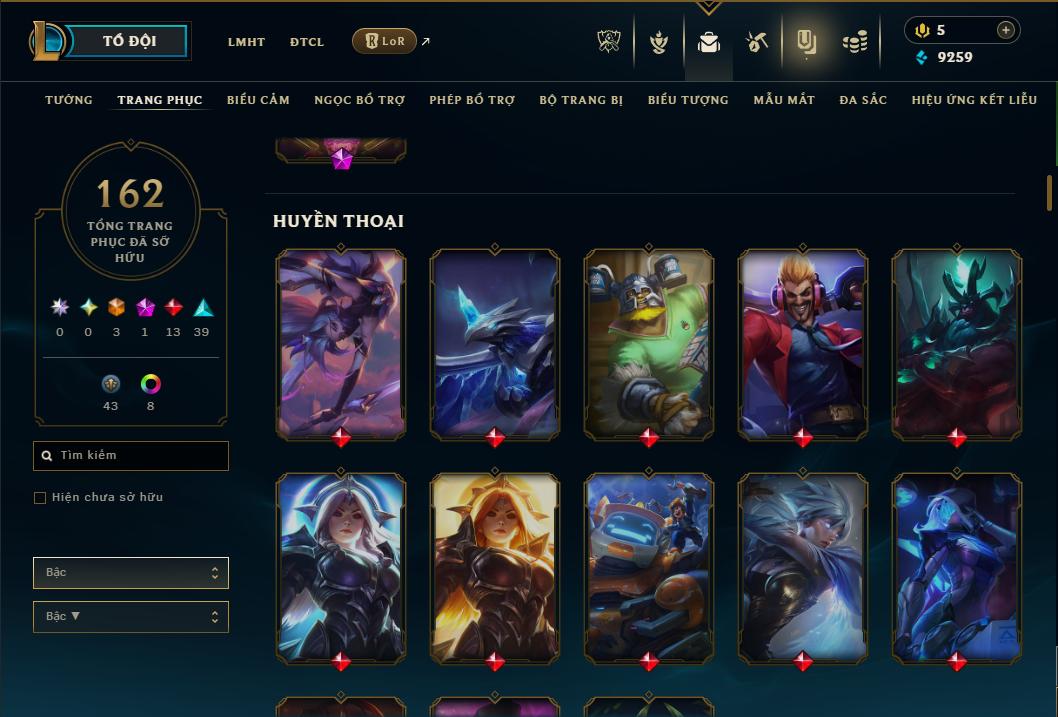Open the loot hammer icon
The height and width of the screenshot is (717, 1058).
(x=757, y=42)
